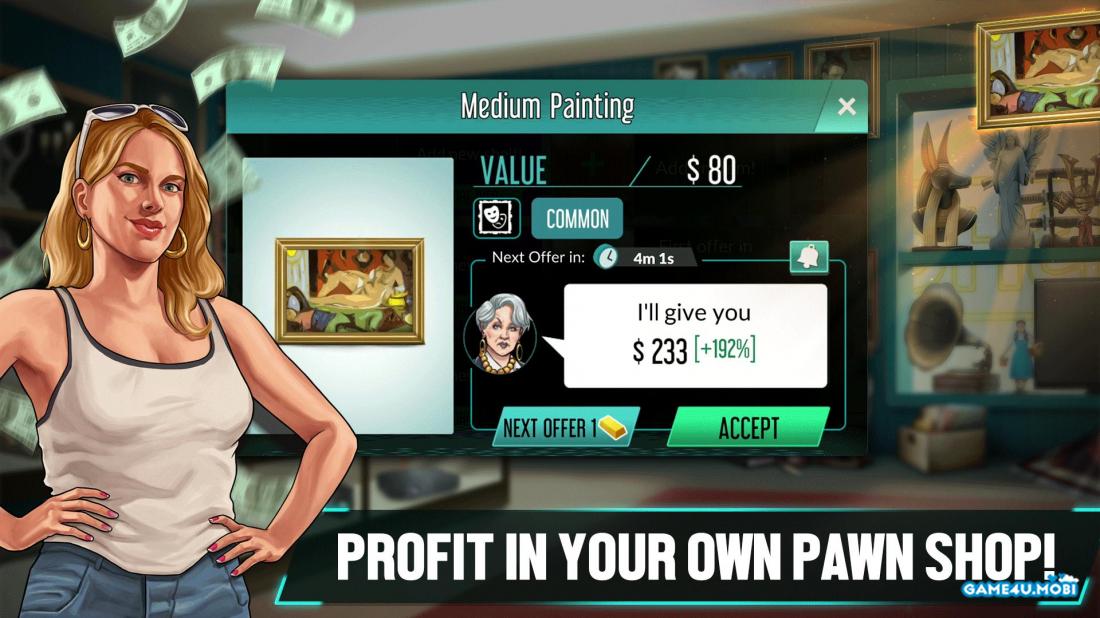The image size is (1100, 618).
Task: Tap the old lady buyer portrait
Action: [502, 334]
